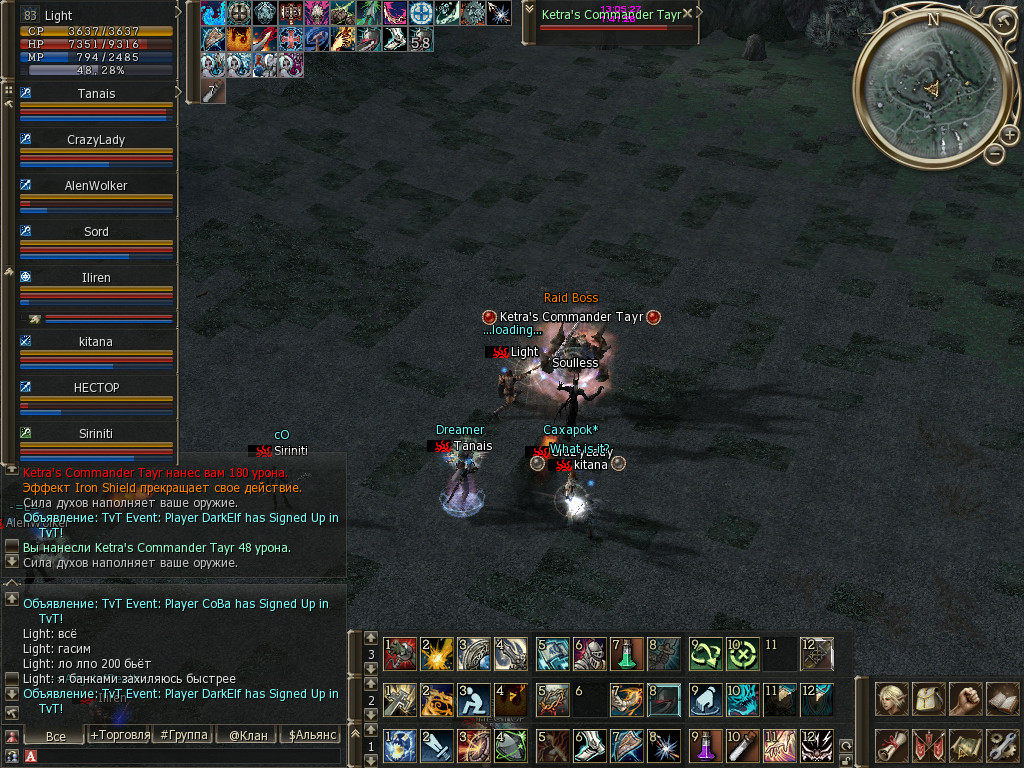Screen dimensions: 1024x768
Task: Activate the sit-down action icon
Action: pyautogui.click(x=474, y=699)
